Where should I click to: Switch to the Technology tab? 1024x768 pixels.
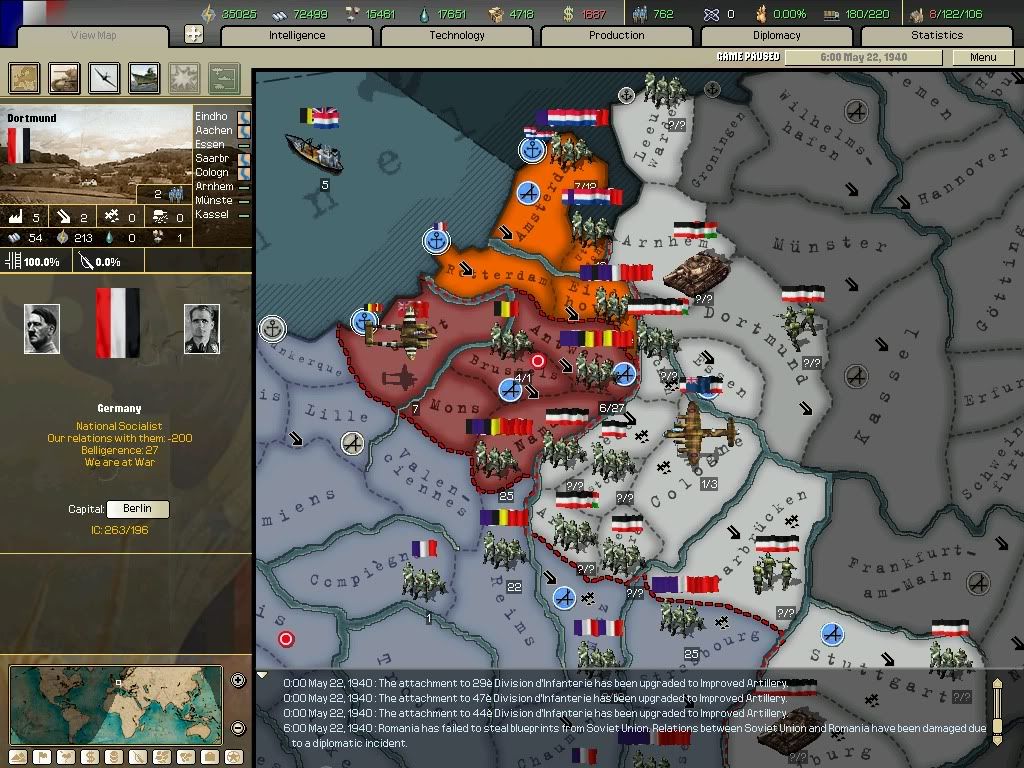pyautogui.click(x=457, y=35)
